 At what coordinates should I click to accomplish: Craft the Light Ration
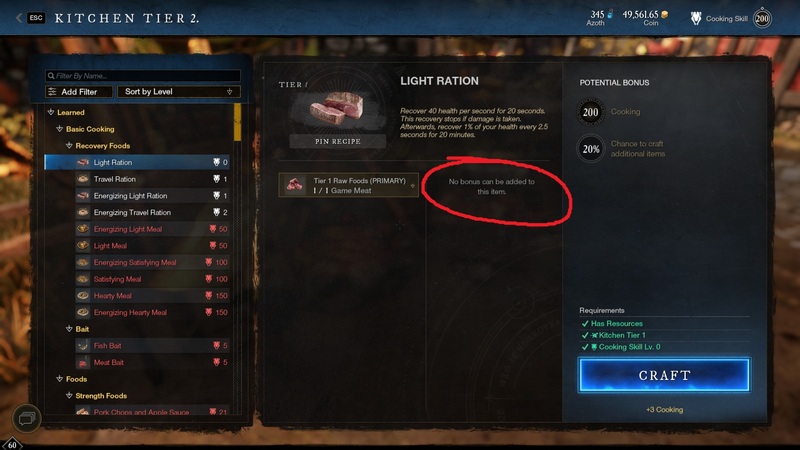664,375
